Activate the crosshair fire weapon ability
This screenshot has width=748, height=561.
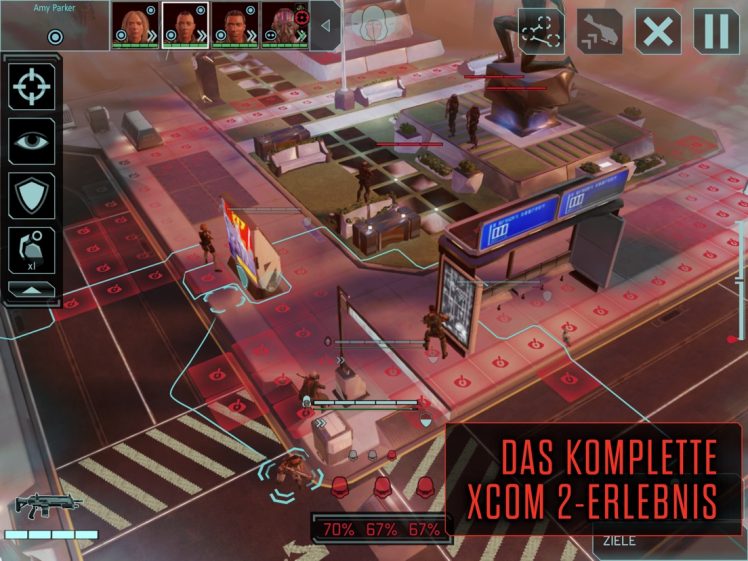(33, 87)
